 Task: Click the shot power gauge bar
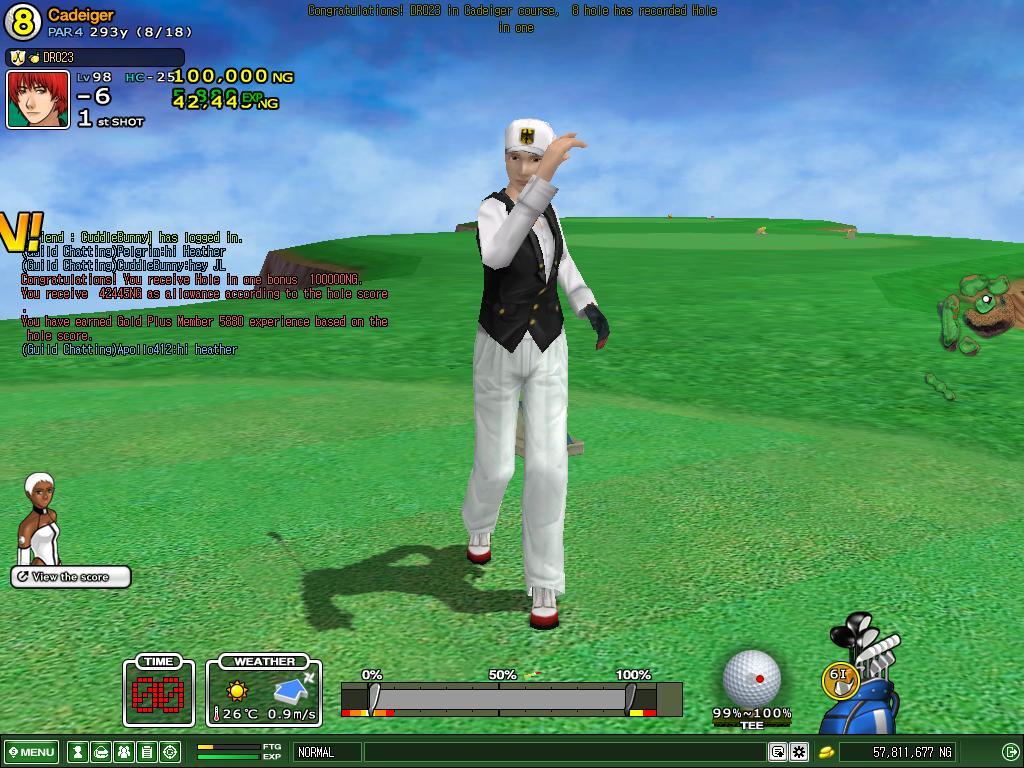coord(500,697)
